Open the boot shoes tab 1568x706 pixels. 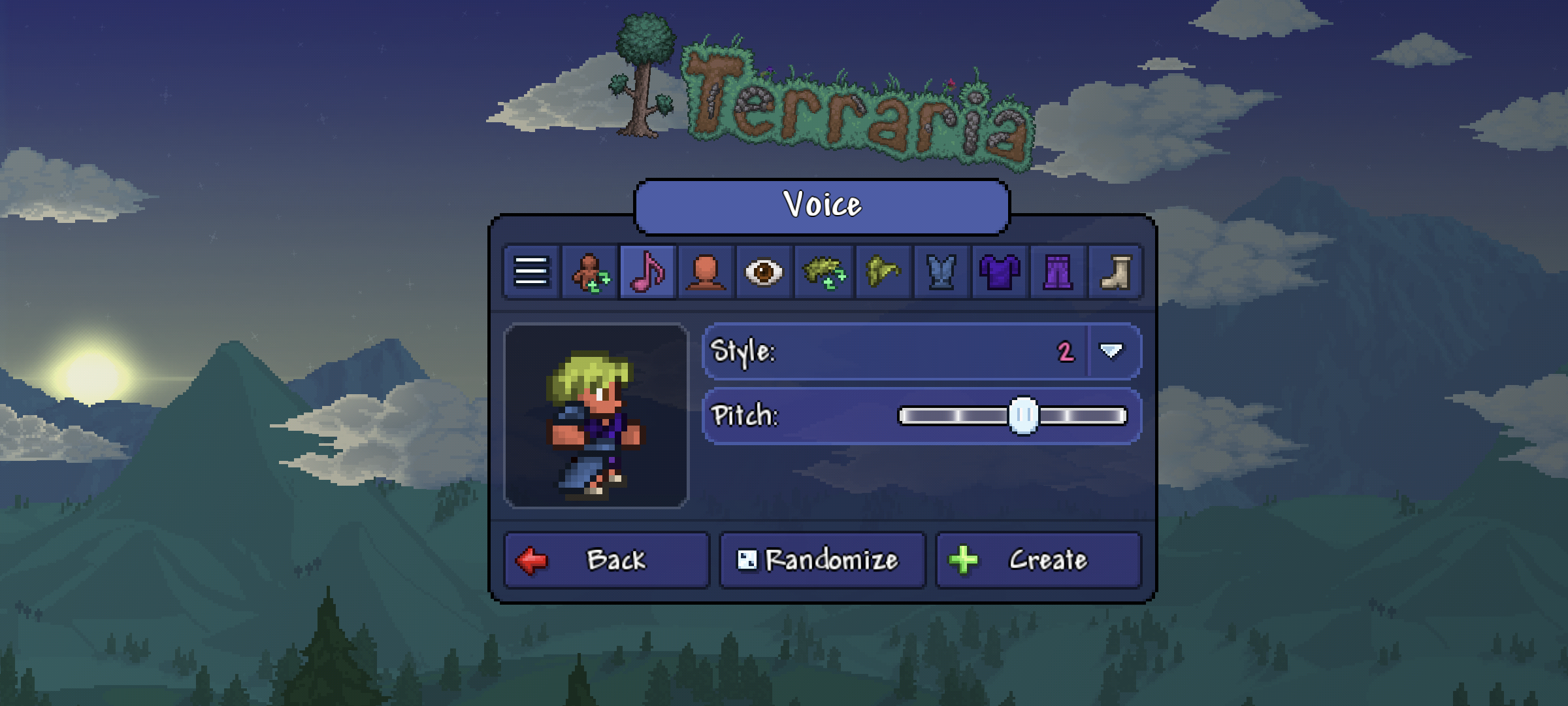[1116, 272]
